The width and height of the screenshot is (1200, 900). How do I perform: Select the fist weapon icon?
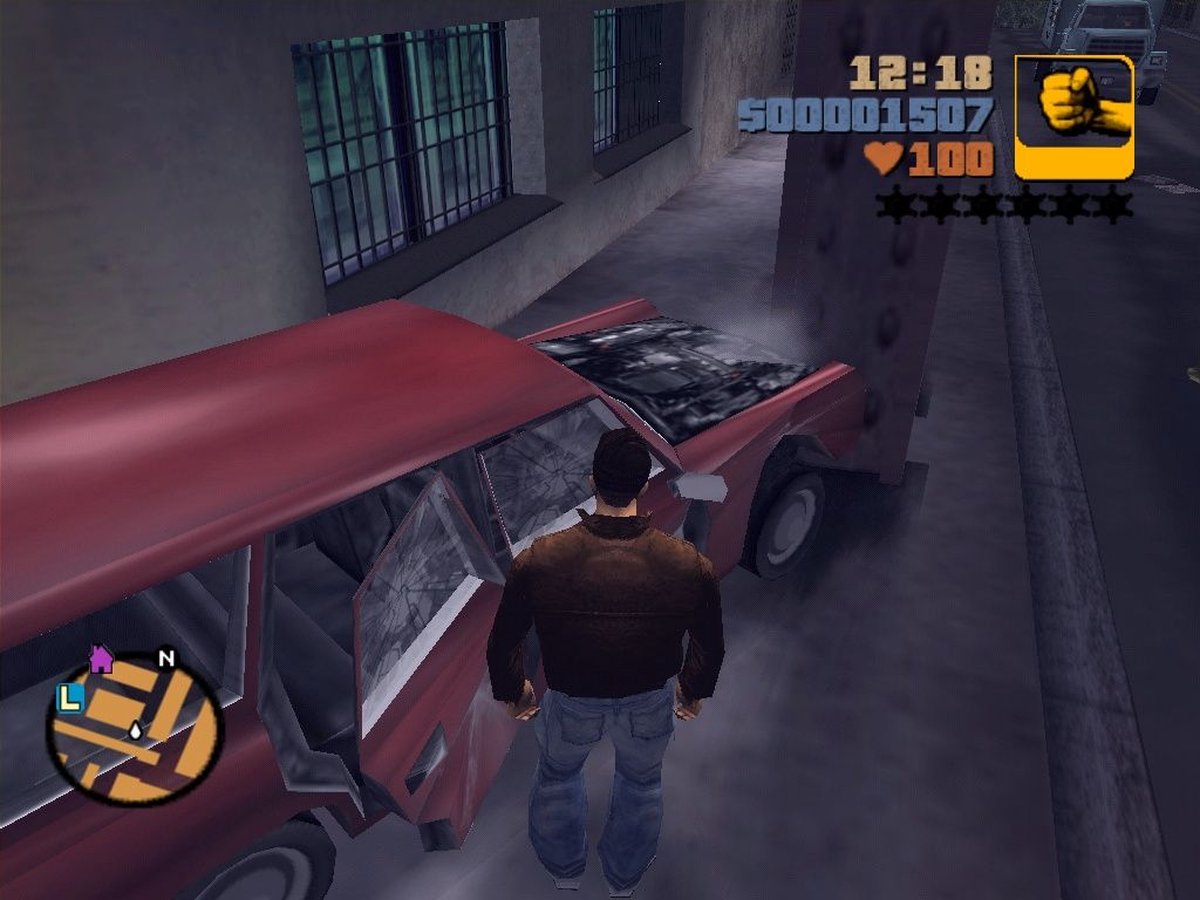[1074, 115]
